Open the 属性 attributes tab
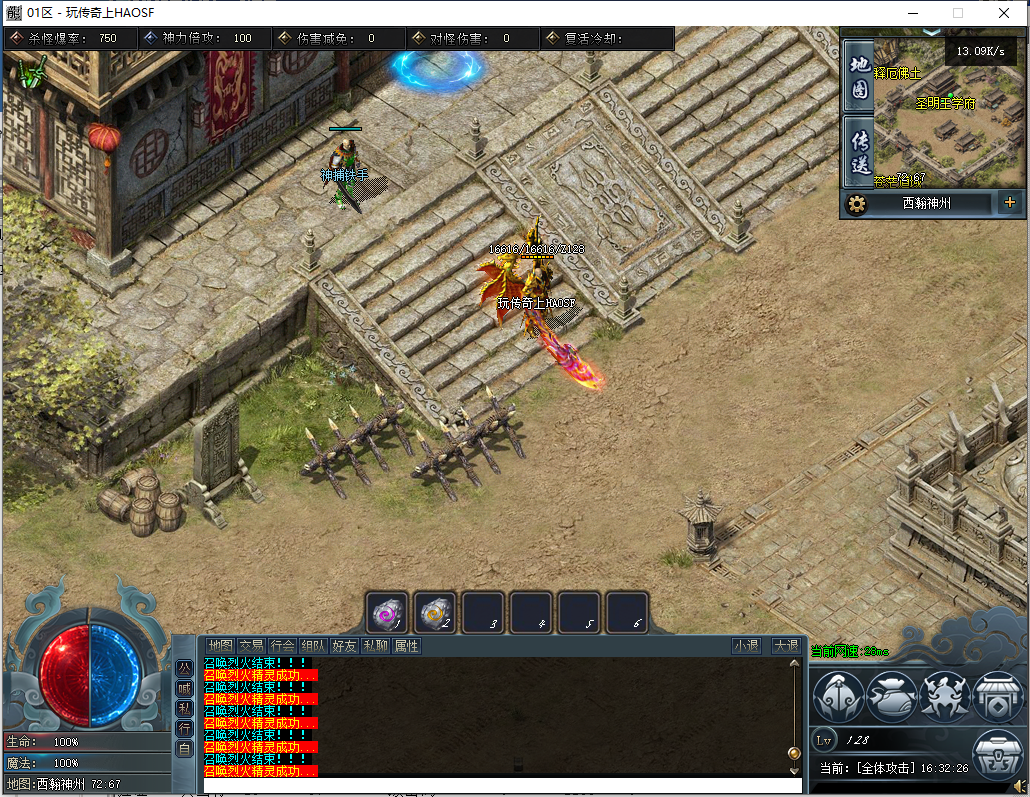 [406, 646]
